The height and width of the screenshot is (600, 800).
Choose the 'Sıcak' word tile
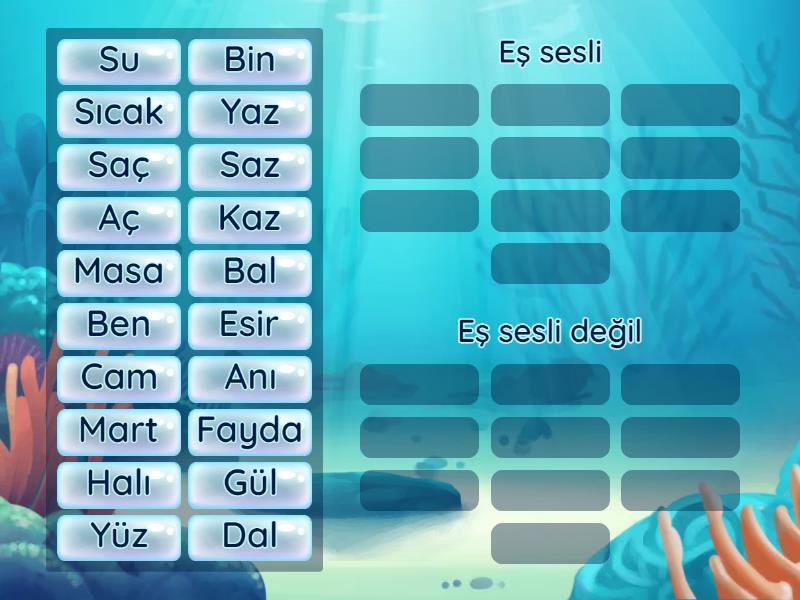click(x=119, y=114)
